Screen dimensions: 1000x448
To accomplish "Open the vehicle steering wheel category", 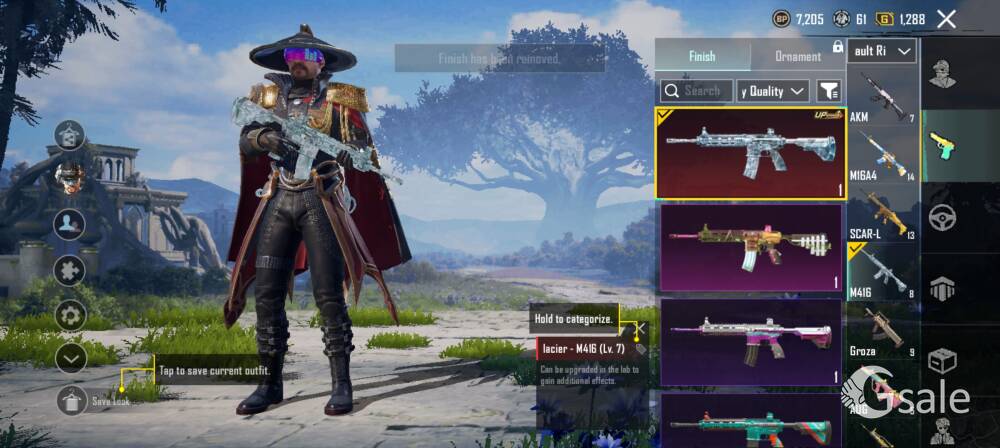I will [x=942, y=216].
